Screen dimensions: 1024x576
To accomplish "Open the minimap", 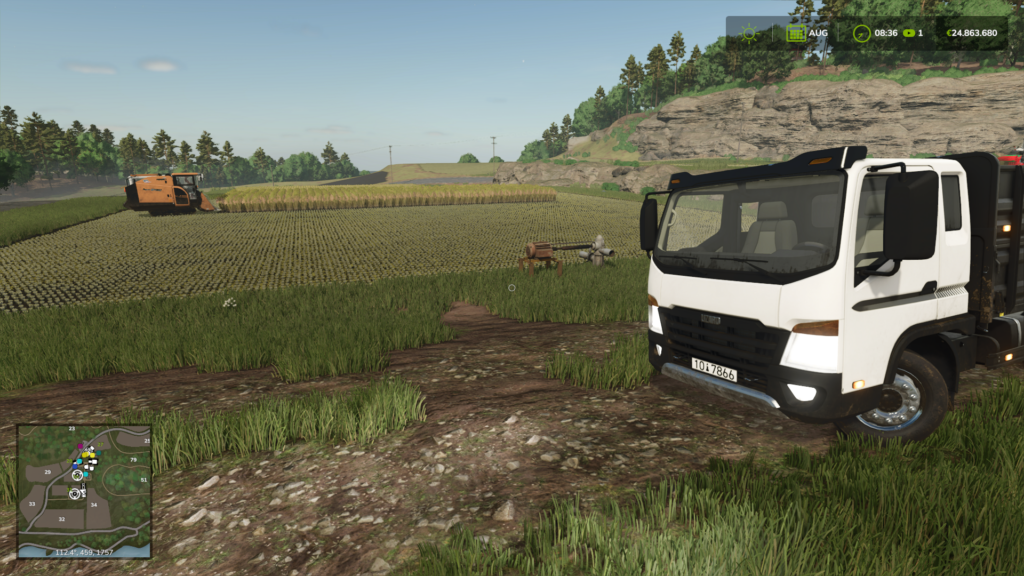I will (x=84, y=490).
